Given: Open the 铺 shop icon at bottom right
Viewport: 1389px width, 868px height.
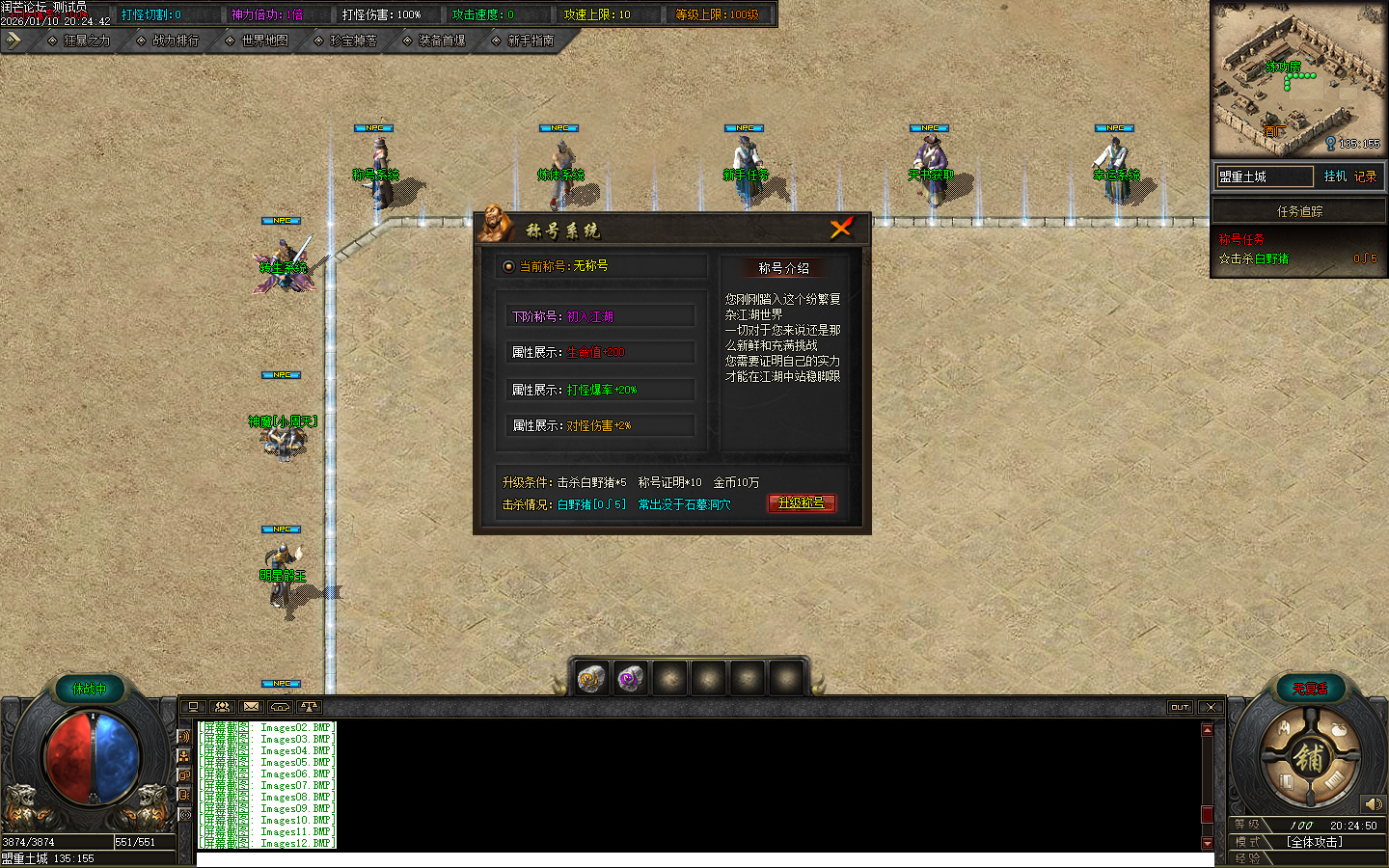Looking at the screenshot, I should 1310,757.
